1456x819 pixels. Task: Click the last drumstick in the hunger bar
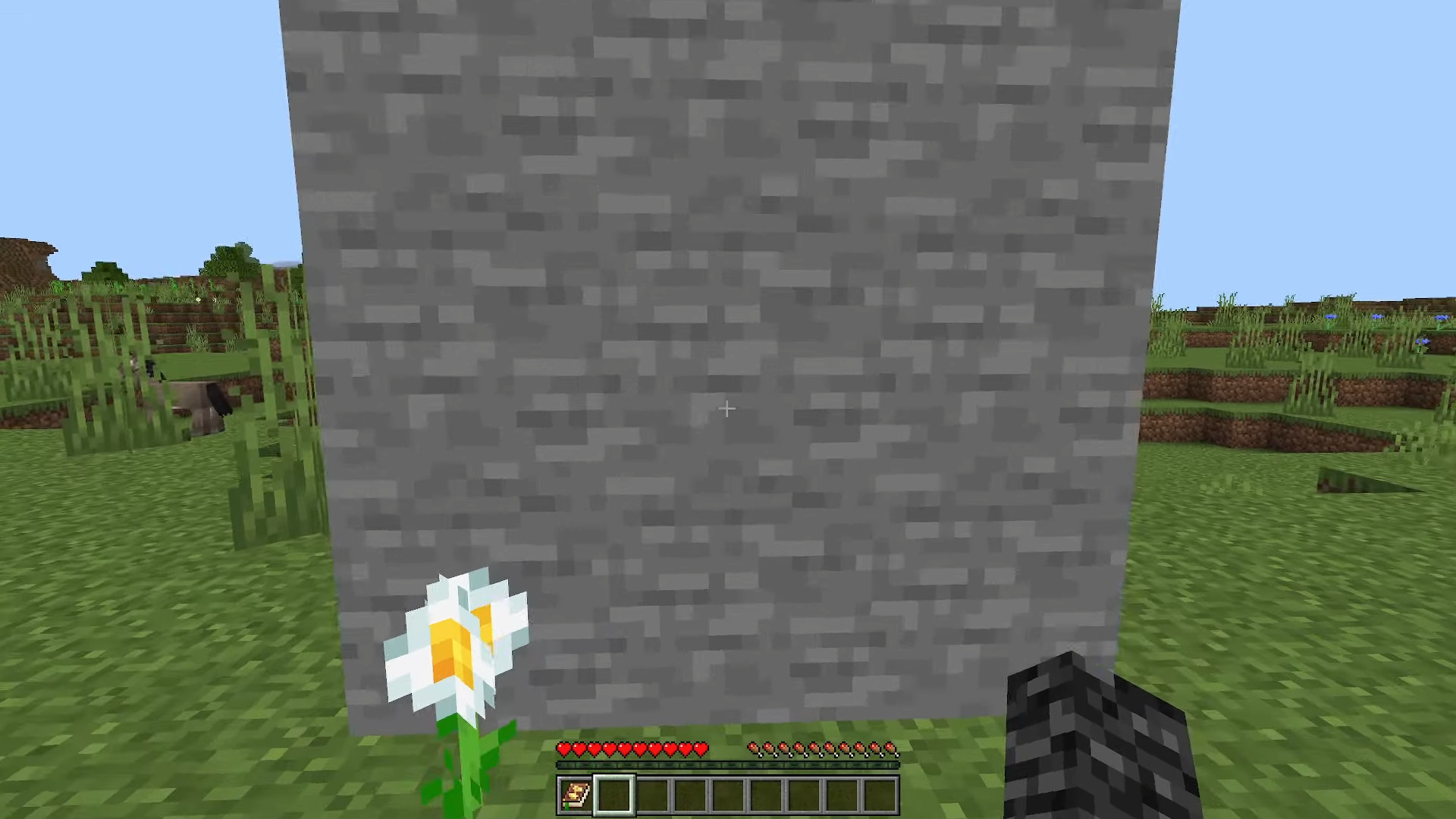892,750
